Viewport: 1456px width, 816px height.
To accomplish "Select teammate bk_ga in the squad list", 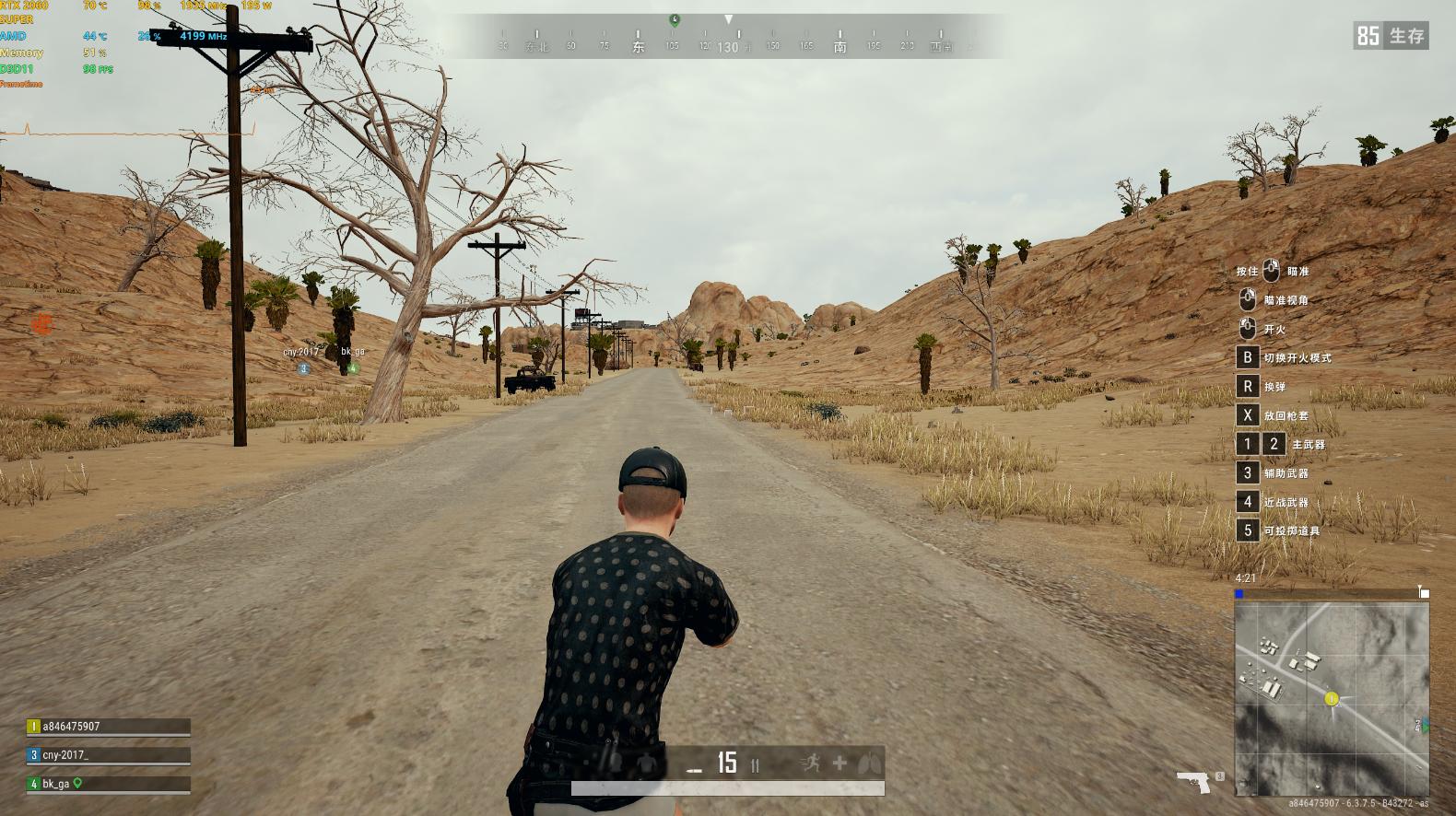I will point(109,784).
